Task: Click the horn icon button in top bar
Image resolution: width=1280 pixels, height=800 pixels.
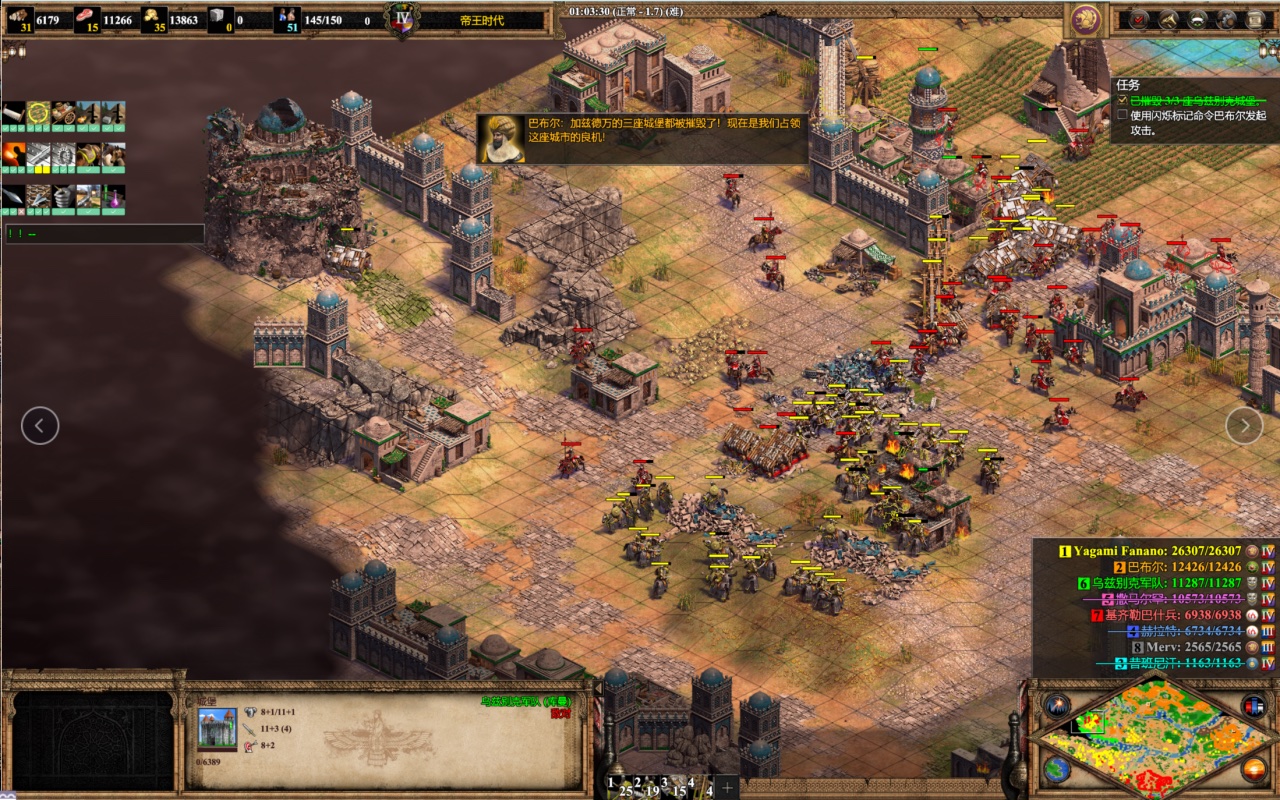Action: 1167,19
